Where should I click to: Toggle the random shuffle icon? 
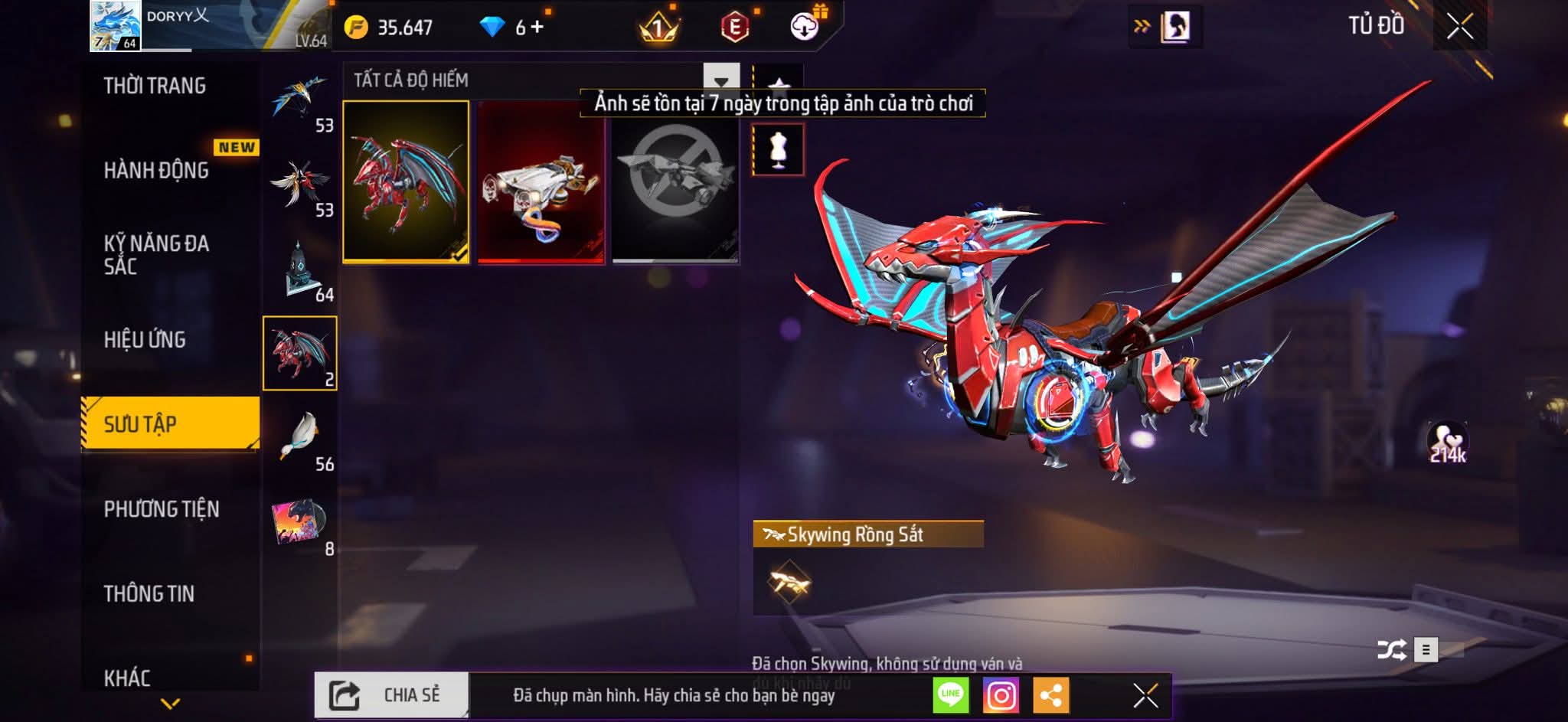pyautogui.click(x=1390, y=650)
